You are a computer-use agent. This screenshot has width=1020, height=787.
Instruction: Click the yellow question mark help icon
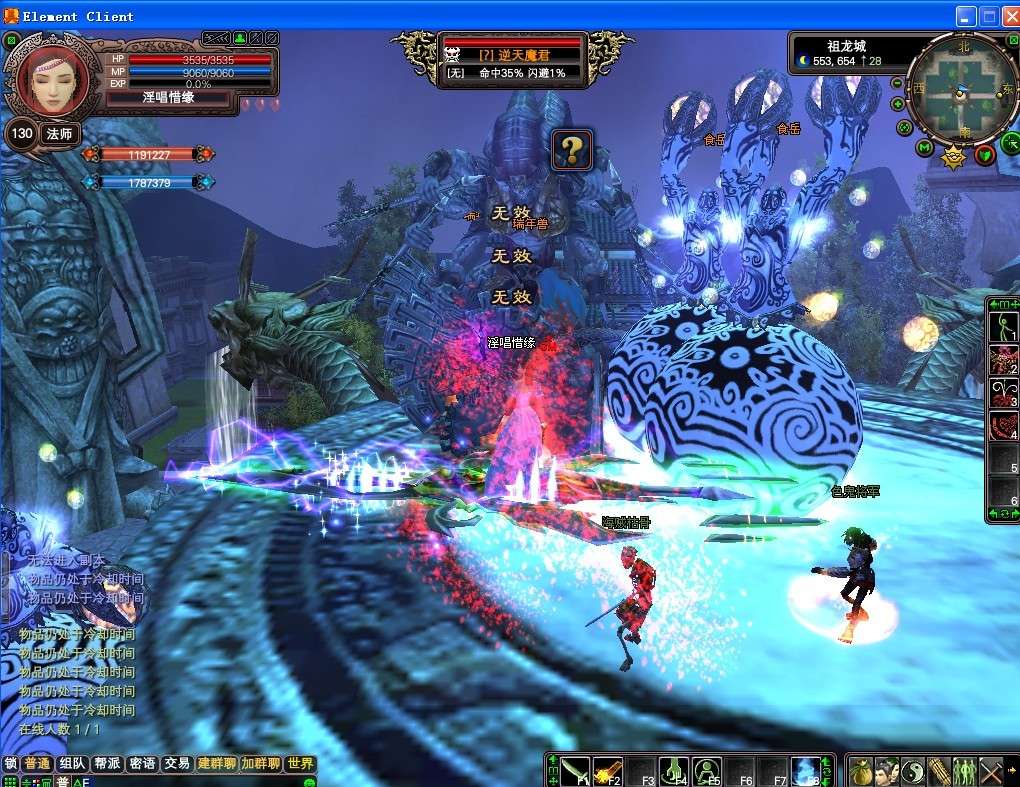[x=572, y=150]
